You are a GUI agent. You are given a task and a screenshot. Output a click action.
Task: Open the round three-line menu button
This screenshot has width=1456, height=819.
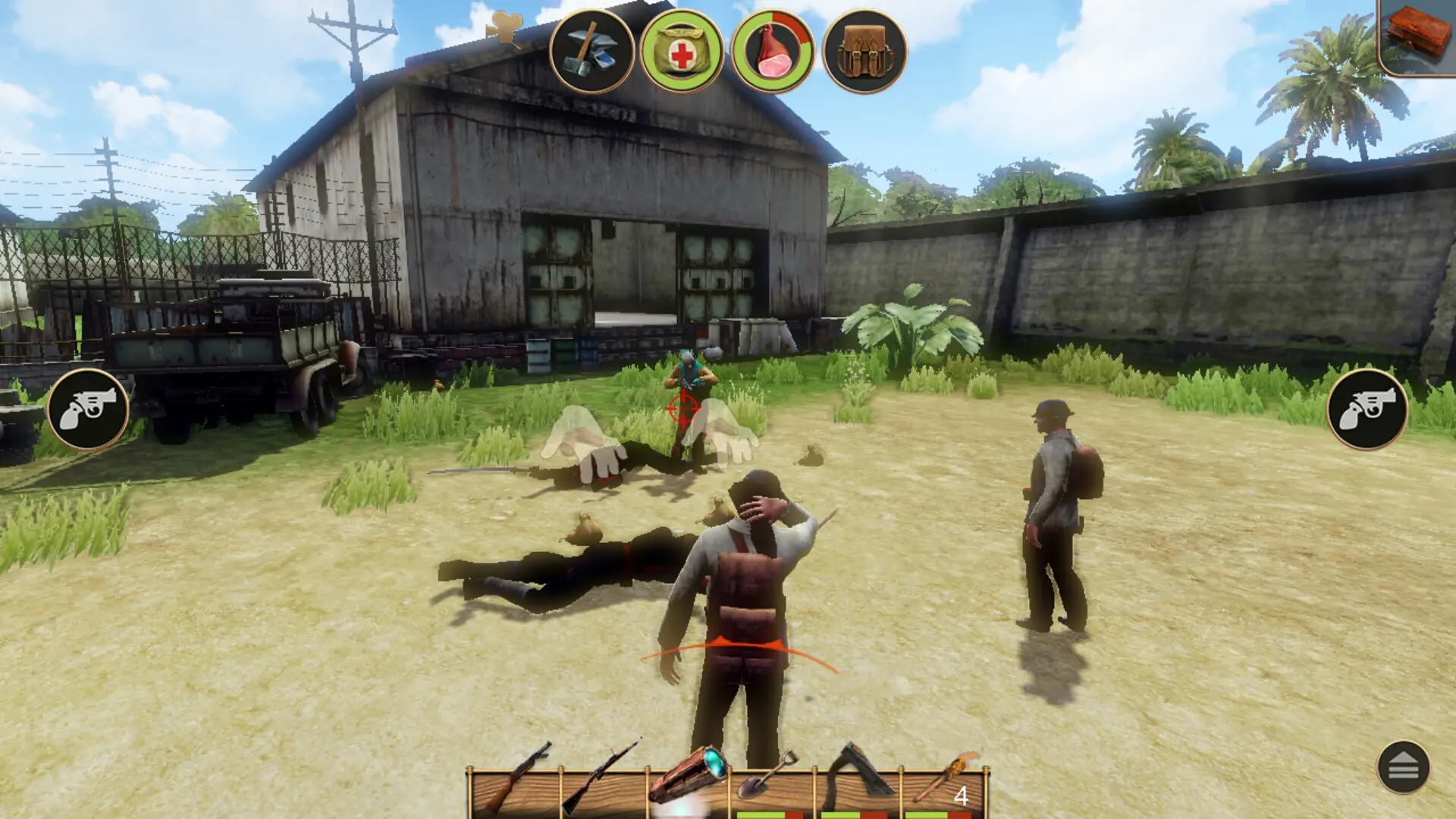pos(1403,767)
